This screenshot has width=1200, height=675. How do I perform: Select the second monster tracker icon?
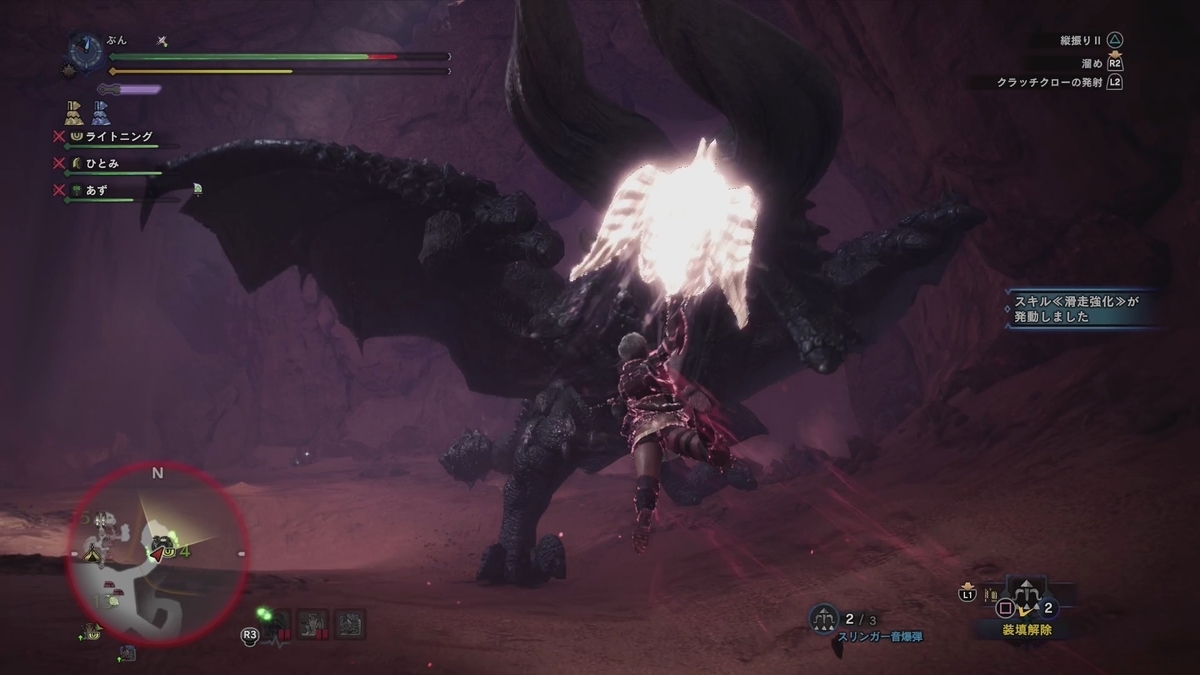[x=312, y=623]
